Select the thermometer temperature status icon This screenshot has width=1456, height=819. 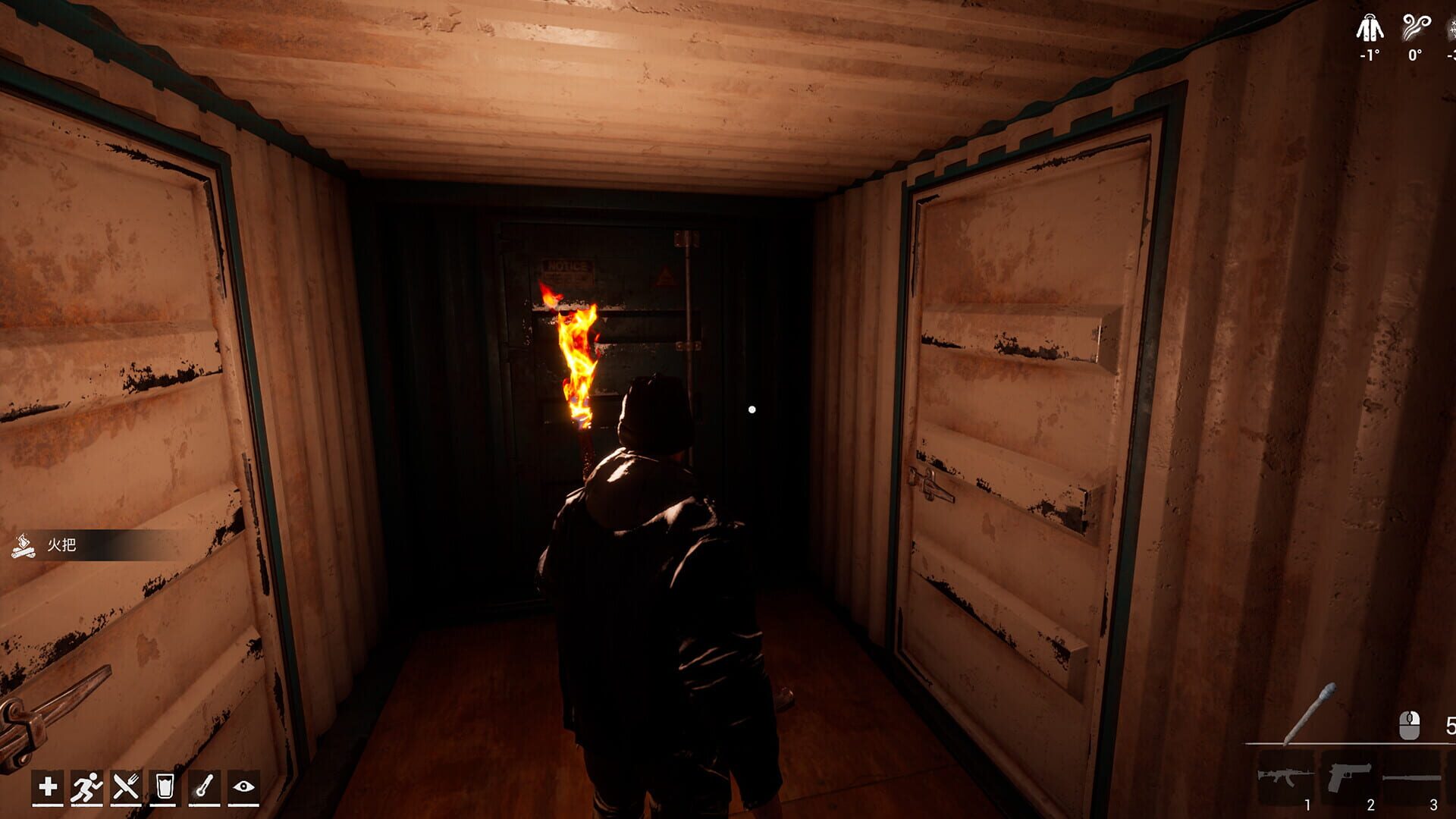point(205,786)
